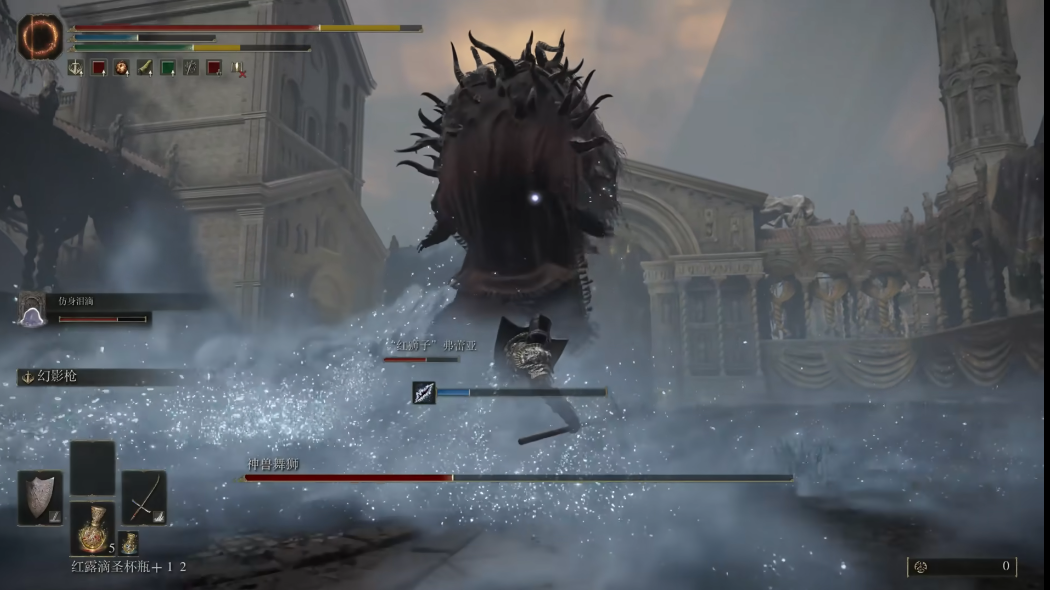Select the Flask of Crimson Tears slot
The height and width of the screenshot is (590, 1050).
pos(92,527)
